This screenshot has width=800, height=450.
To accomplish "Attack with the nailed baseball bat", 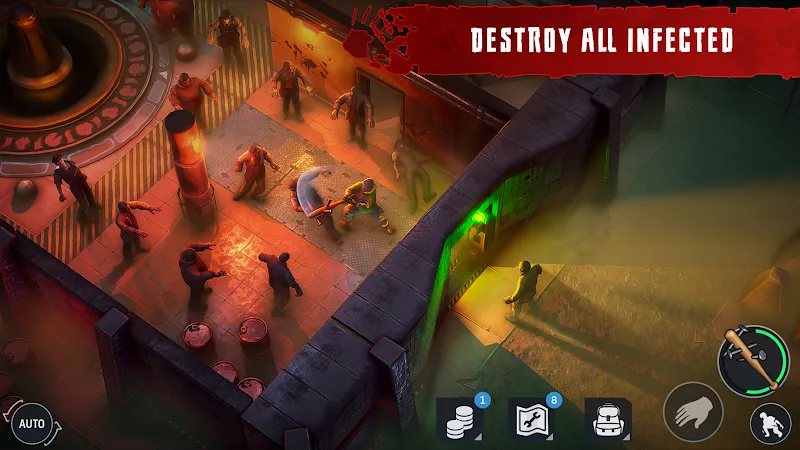I will tap(750, 360).
